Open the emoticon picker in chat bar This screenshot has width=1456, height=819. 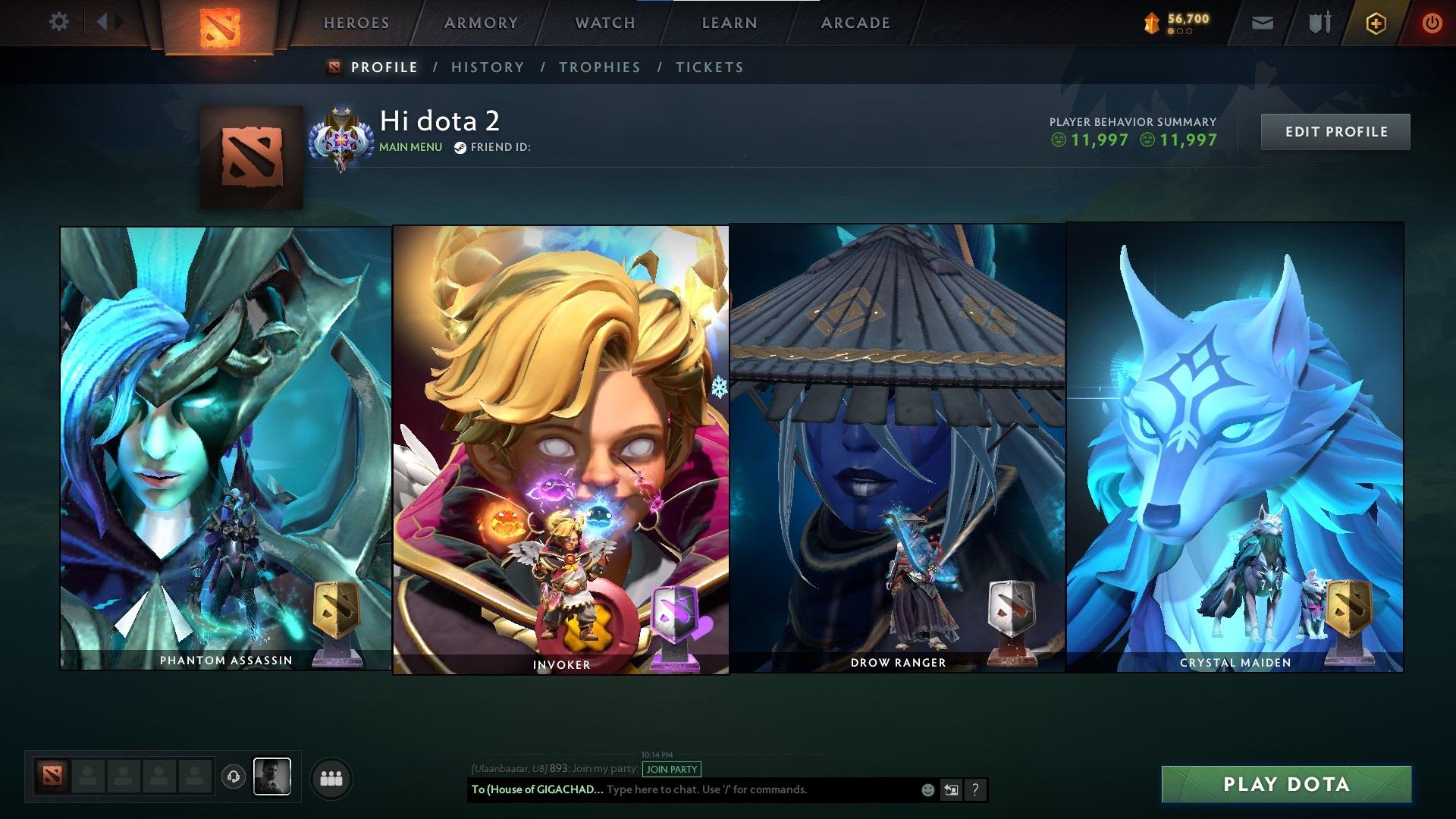(x=927, y=789)
